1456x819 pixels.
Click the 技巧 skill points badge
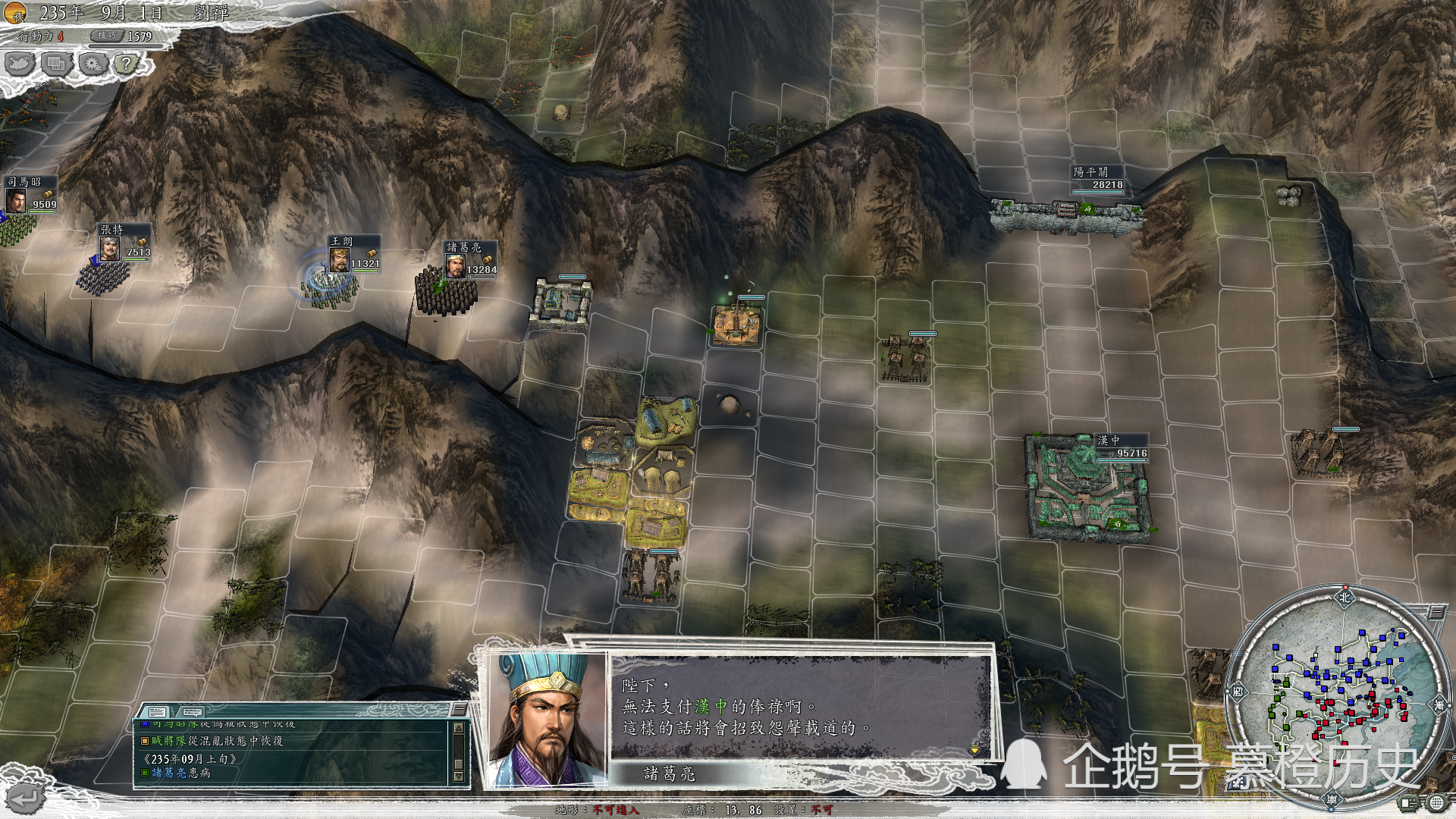coord(106,36)
